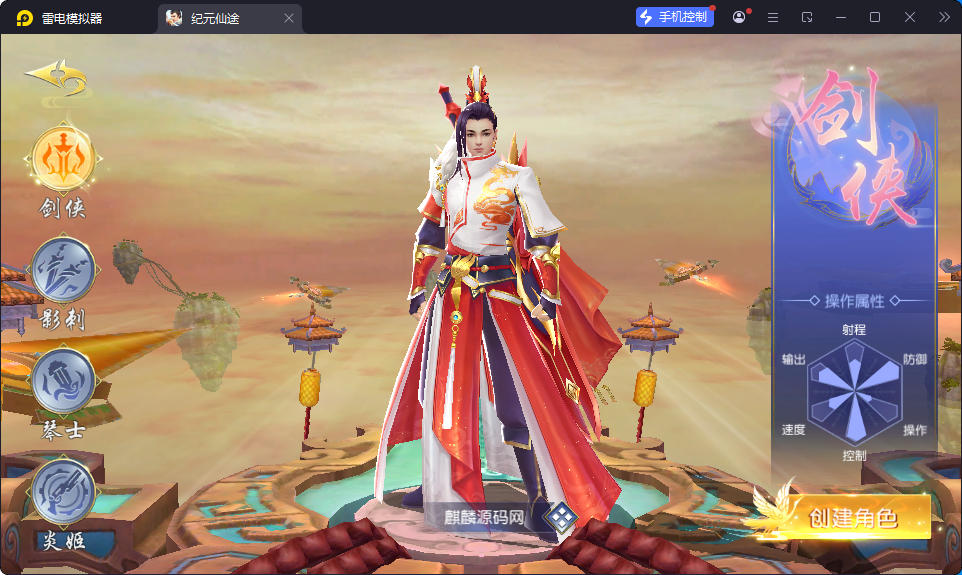Select the 炎姬 fire class

coord(64,491)
